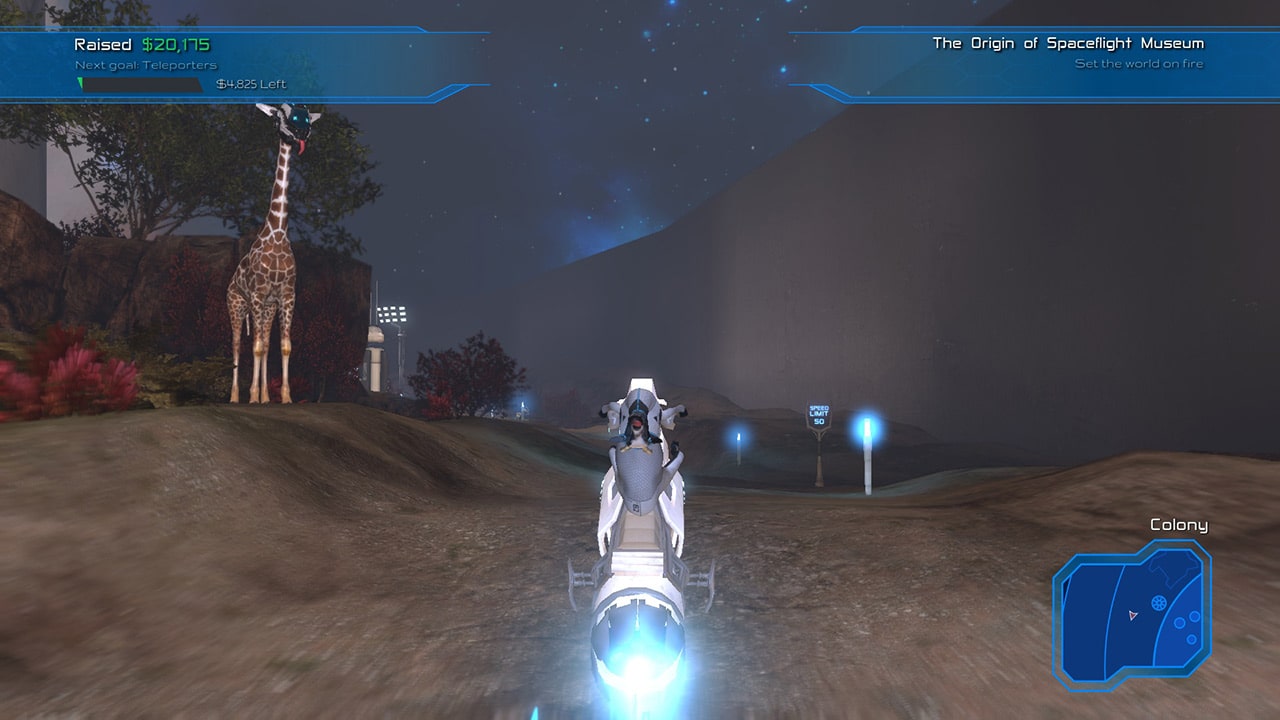The width and height of the screenshot is (1280, 720).
Task: Select the Colony map title label
Action: point(1178,524)
